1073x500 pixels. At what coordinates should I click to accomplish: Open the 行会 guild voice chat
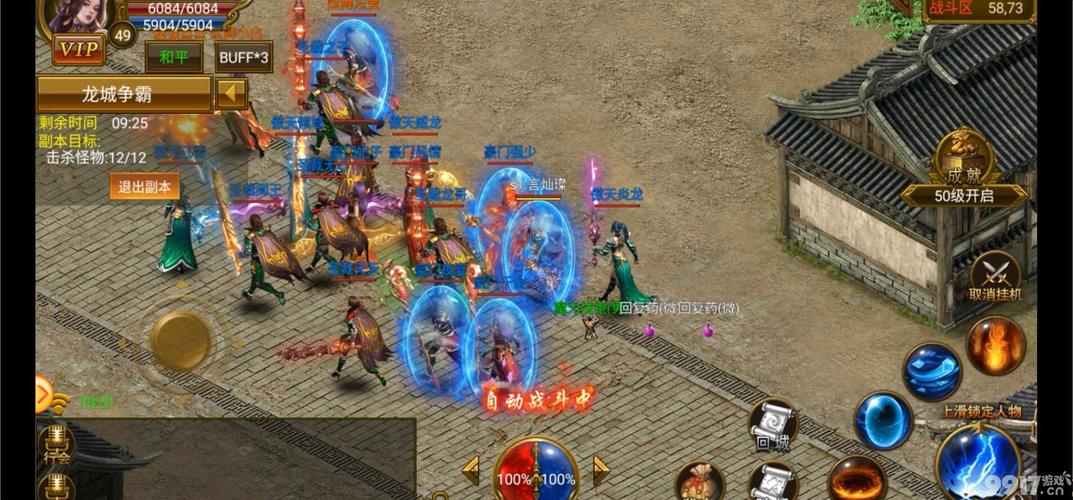pyautogui.click(x=56, y=445)
